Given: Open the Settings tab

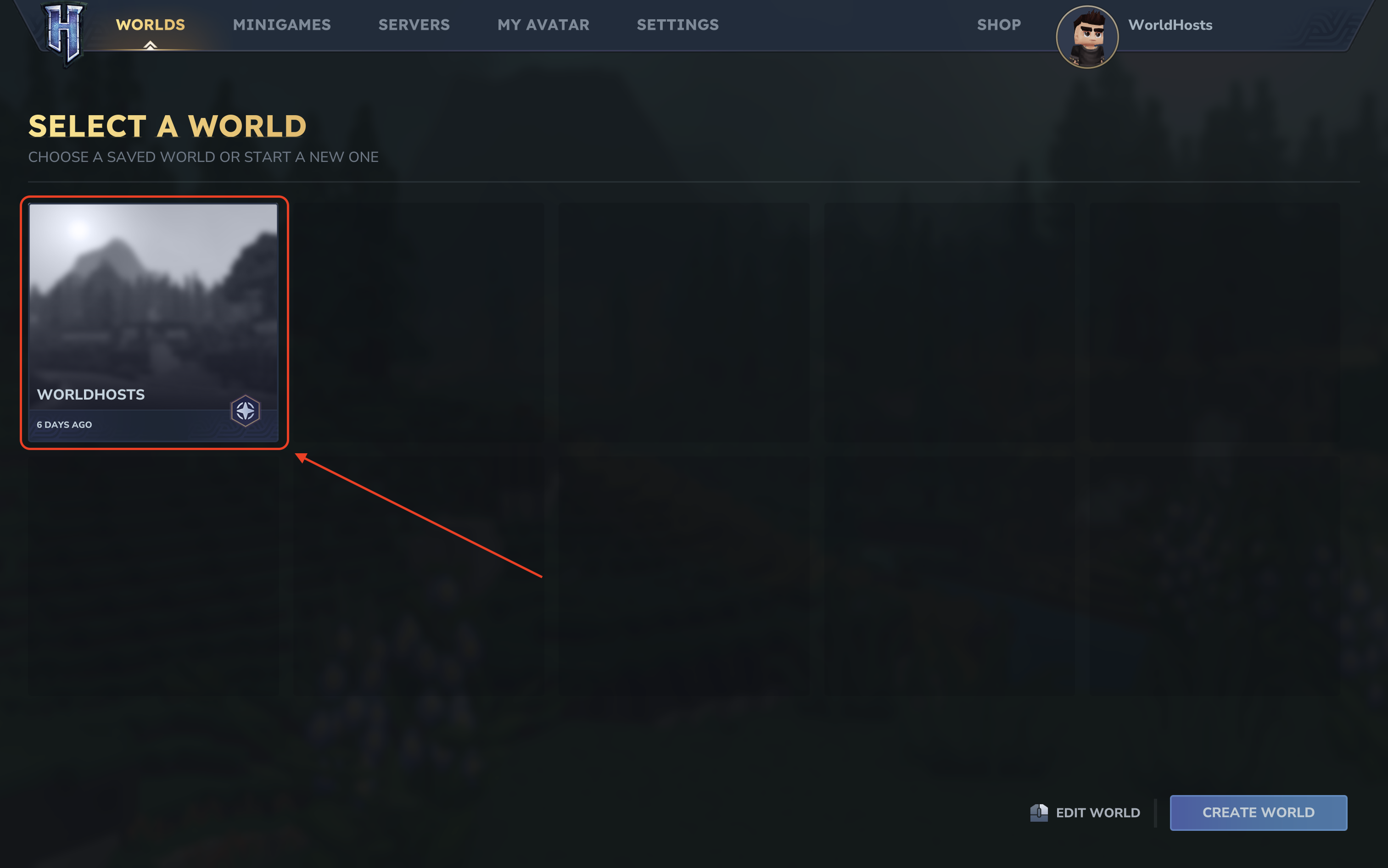Looking at the screenshot, I should click(x=677, y=25).
